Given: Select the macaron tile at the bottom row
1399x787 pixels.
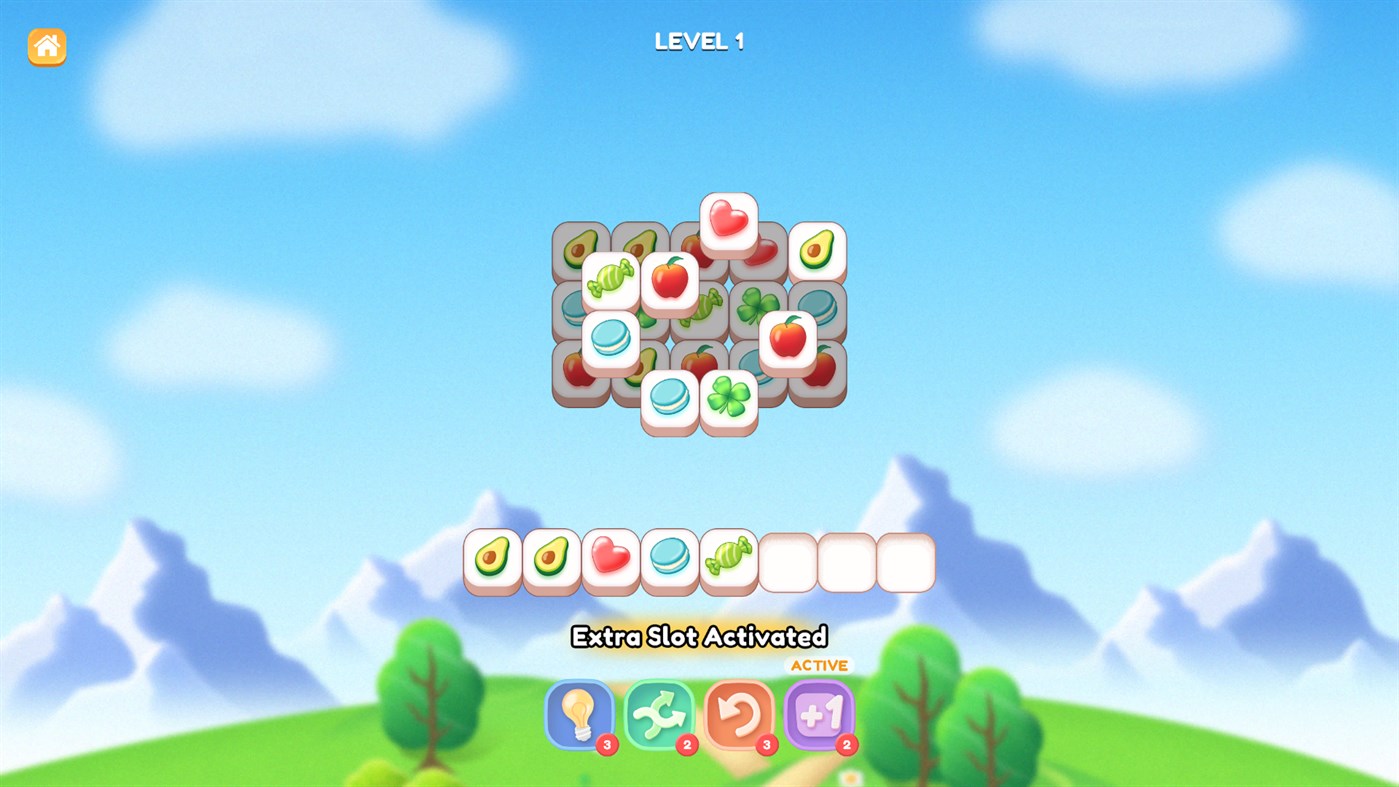Looking at the screenshot, I should [x=670, y=398].
